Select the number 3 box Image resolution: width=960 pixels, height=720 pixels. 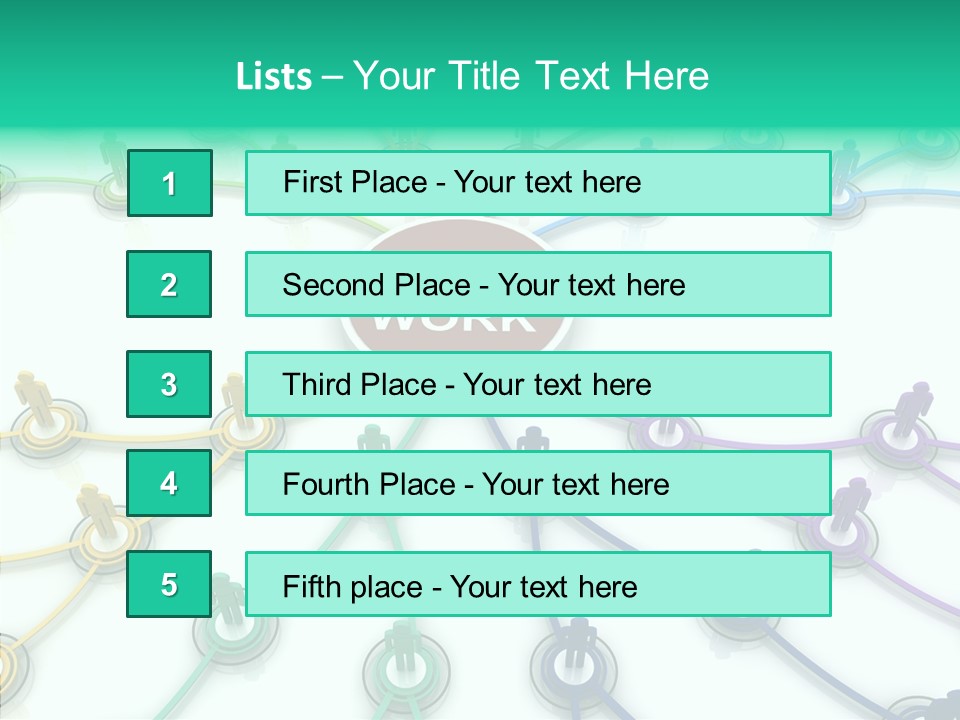(169, 384)
